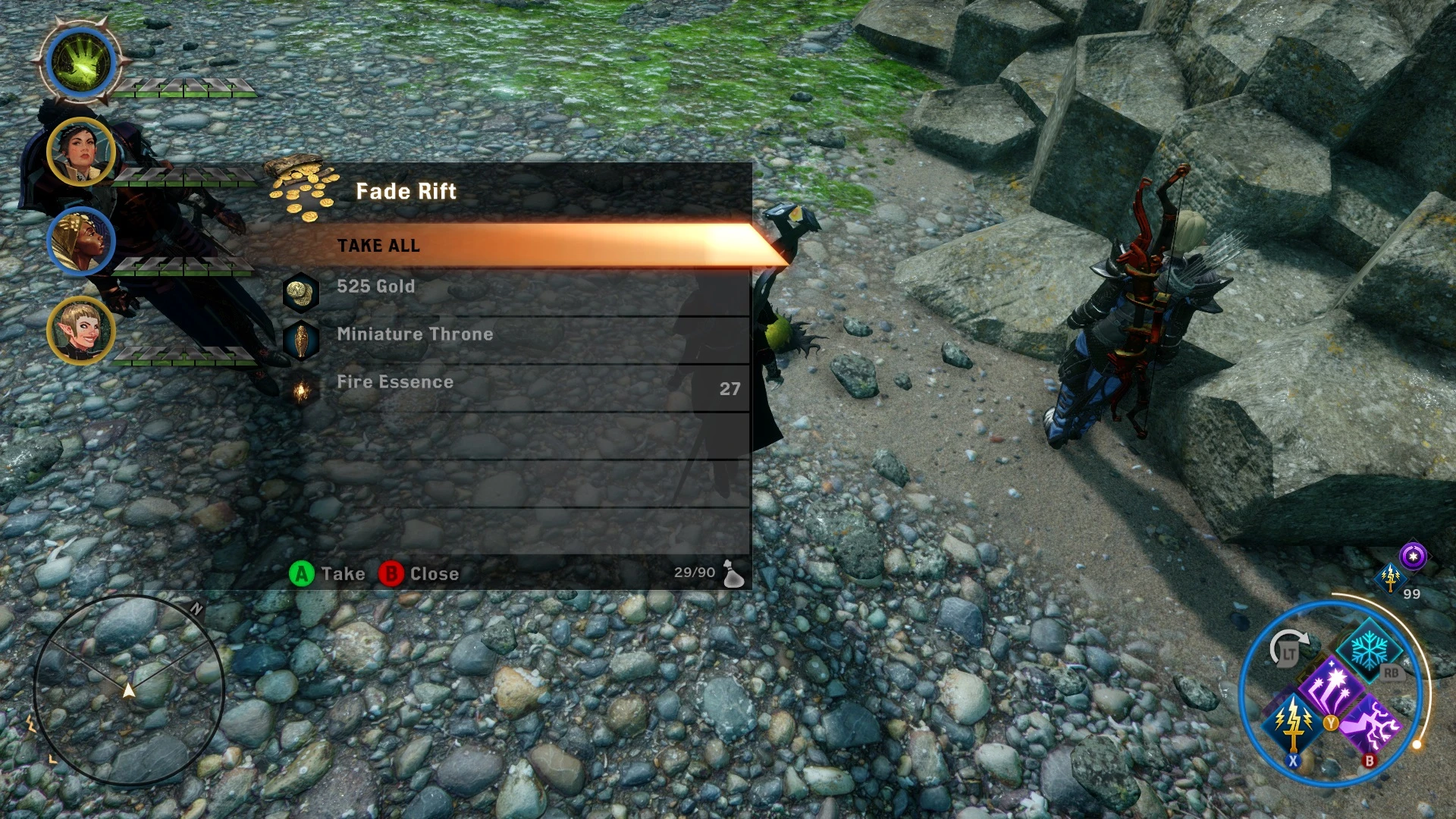
Task: Click the LT rotate abilities arrow icon
Action: 1289,648
